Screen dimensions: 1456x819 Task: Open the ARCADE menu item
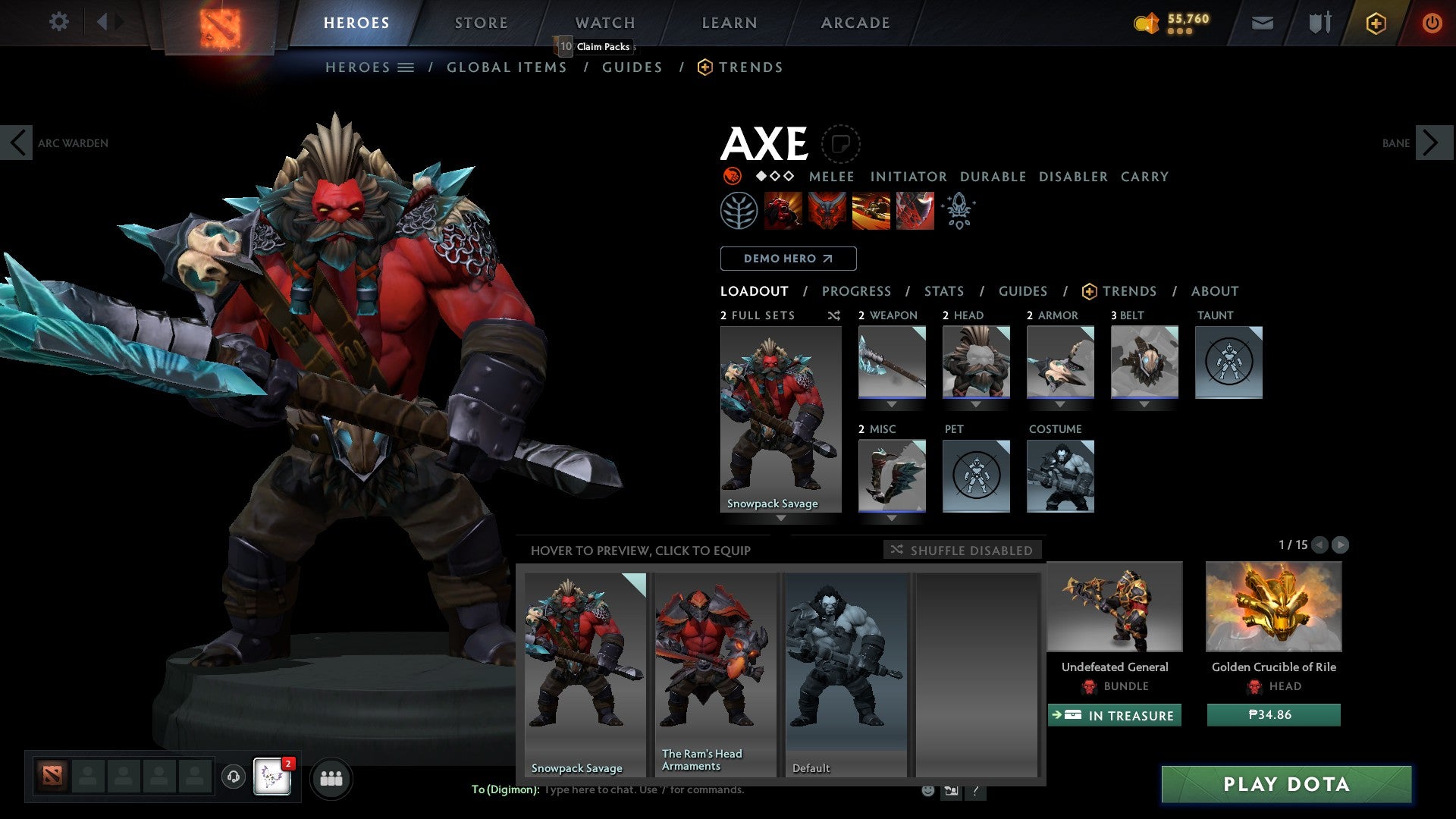[855, 23]
